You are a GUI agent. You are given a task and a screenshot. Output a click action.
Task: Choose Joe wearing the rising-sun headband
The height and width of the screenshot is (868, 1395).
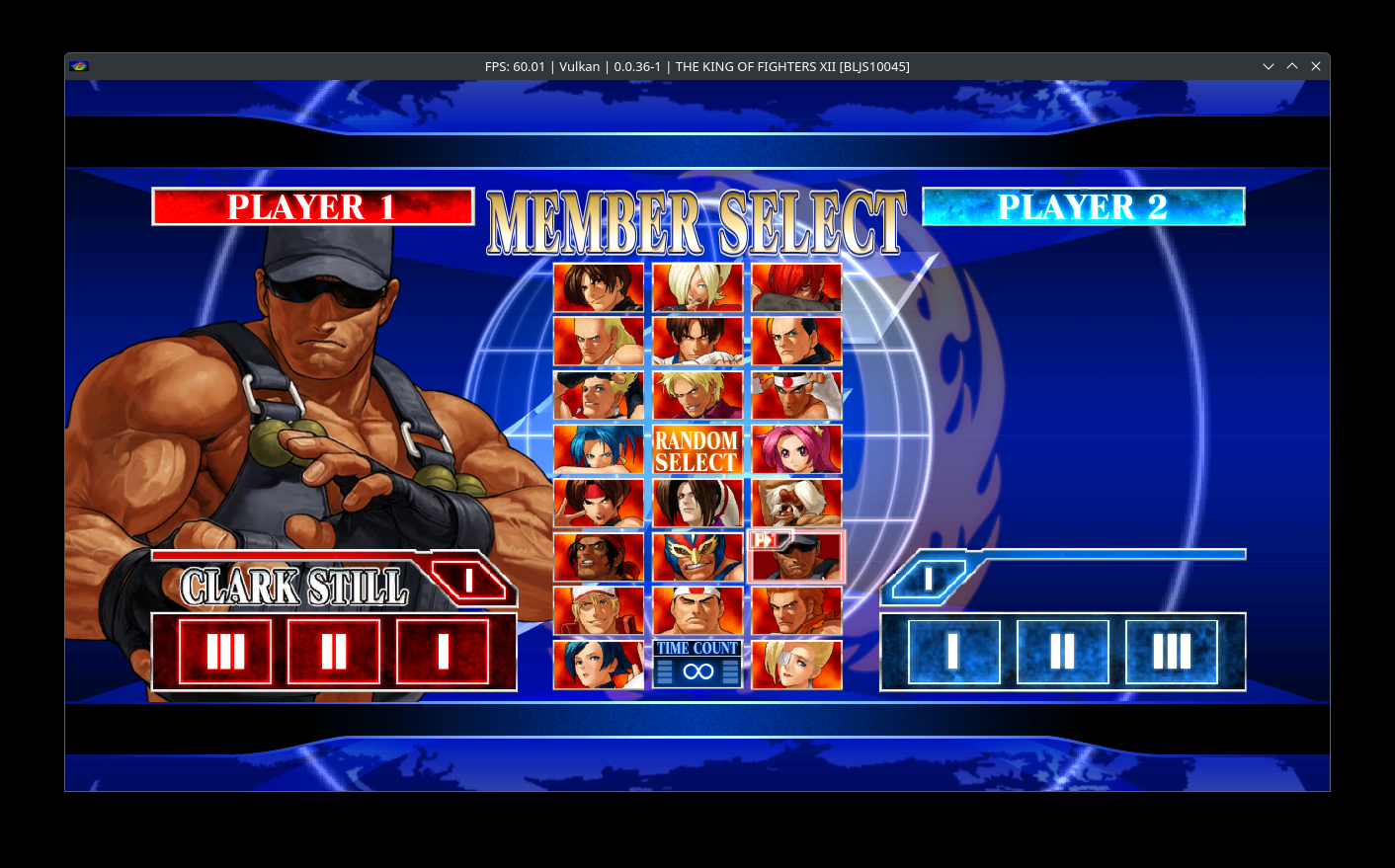796,395
